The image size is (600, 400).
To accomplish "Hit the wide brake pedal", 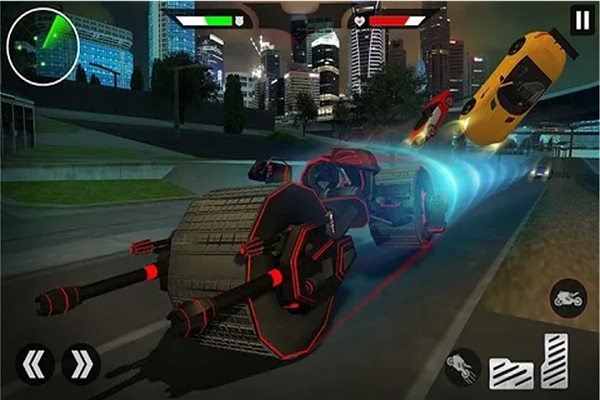I will pyautogui.click(x=511, y=372).
